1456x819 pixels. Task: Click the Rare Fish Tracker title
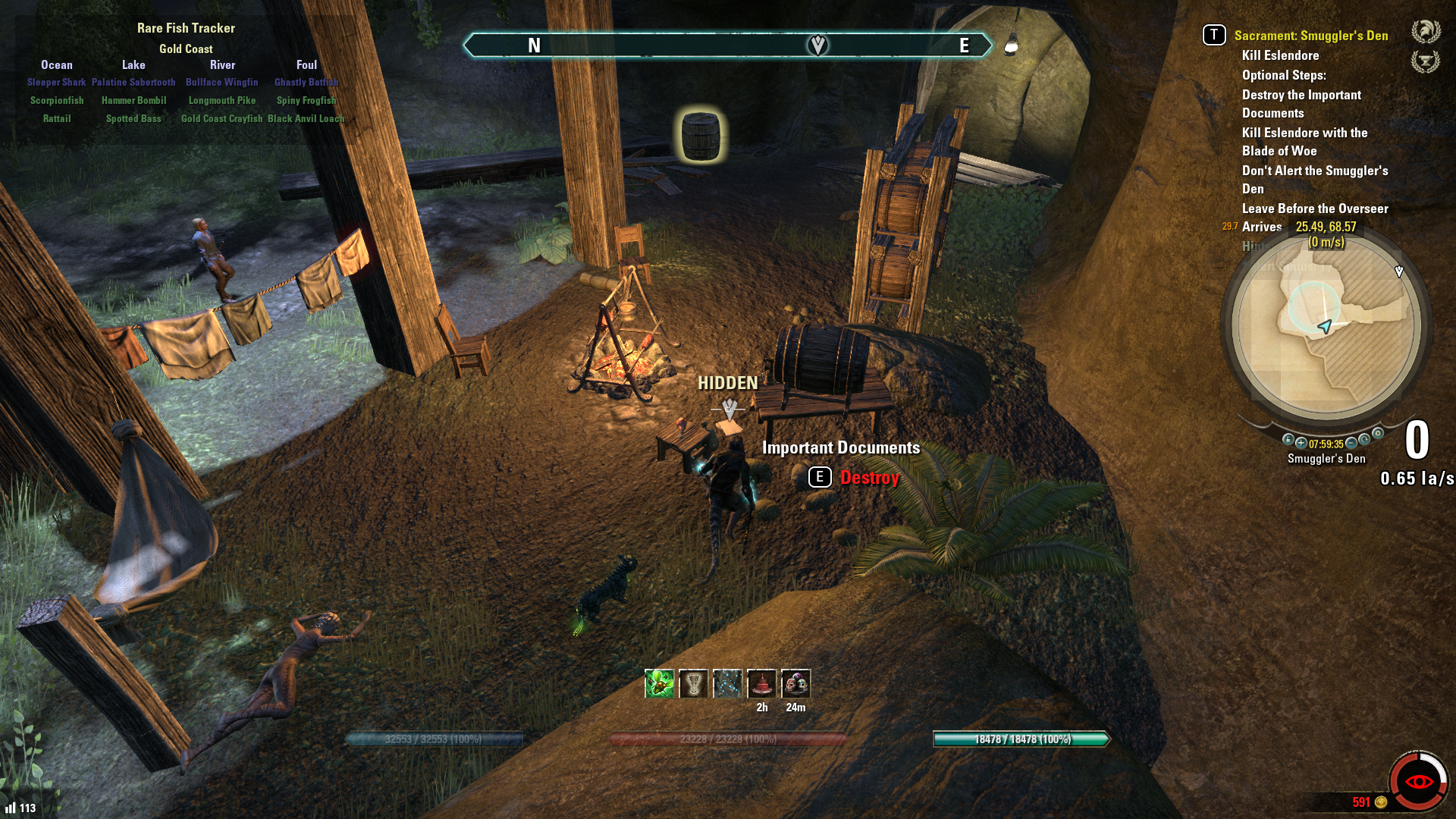point(186,28)
